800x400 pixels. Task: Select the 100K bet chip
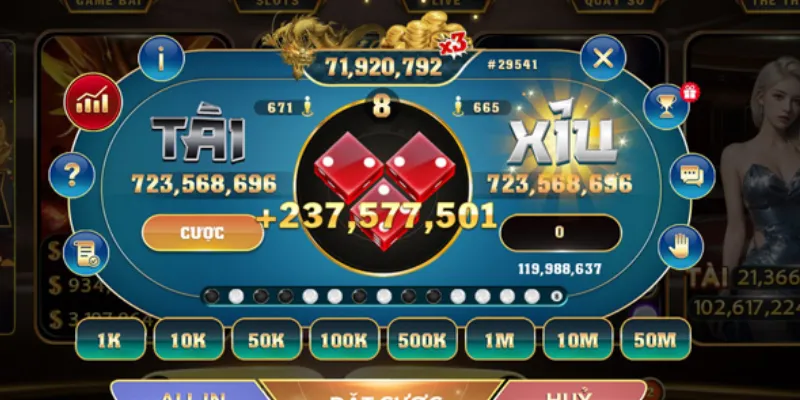coord(343,339)
